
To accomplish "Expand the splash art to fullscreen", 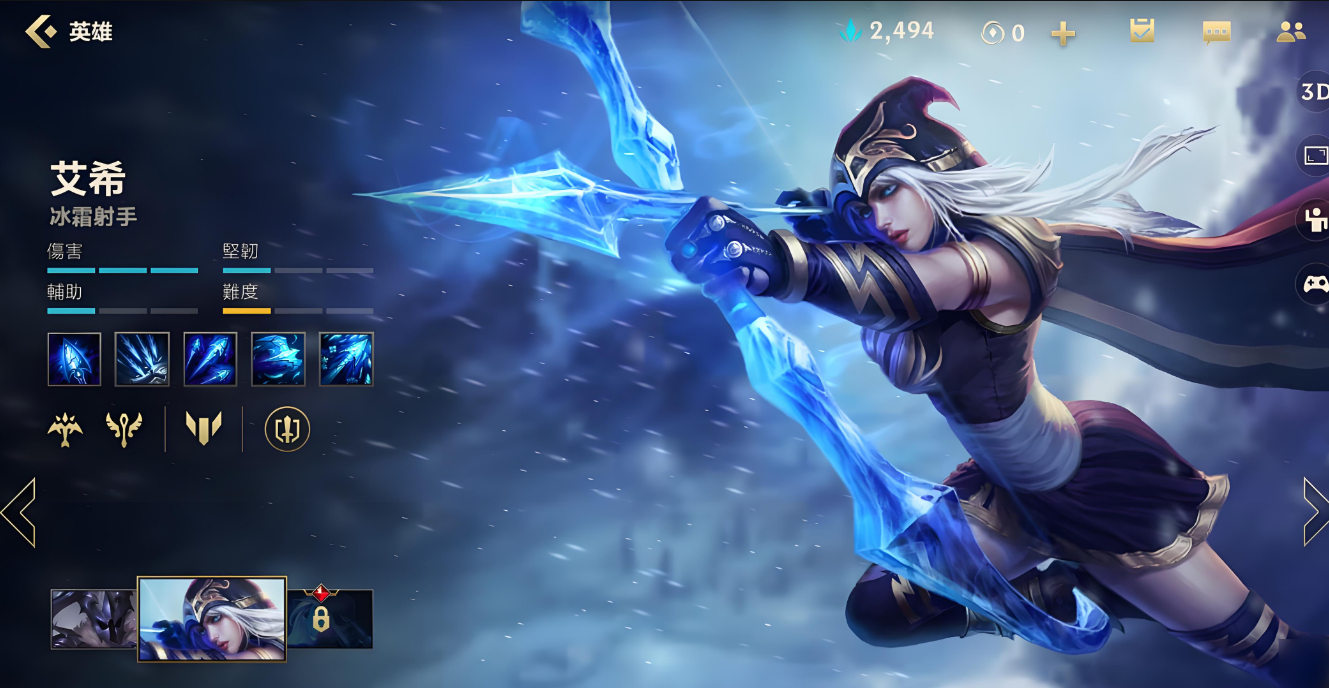I will click(1314, 157).
